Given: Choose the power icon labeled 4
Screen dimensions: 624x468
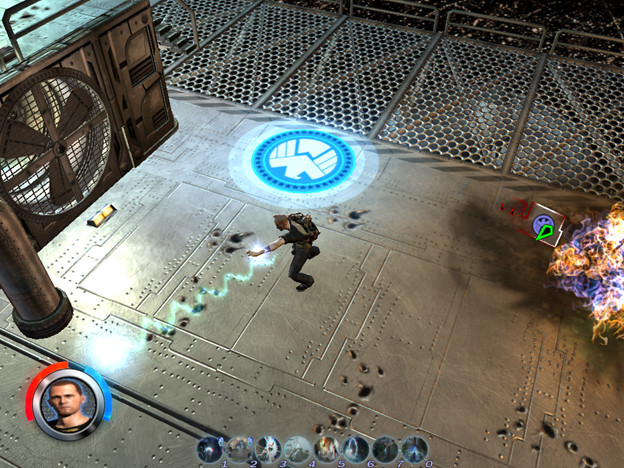Looking at the screenshot, I should [x=297, y=449].
